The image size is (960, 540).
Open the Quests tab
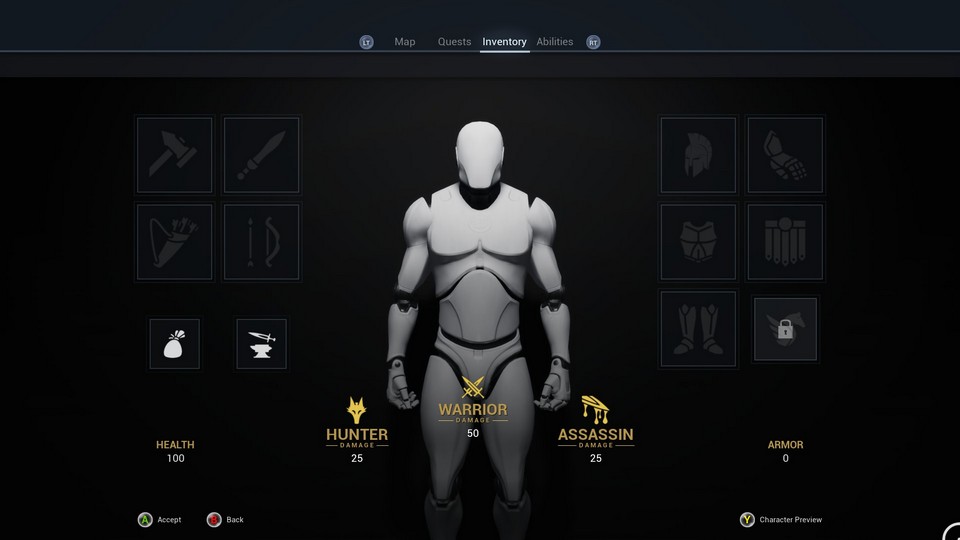coord(454,42)
